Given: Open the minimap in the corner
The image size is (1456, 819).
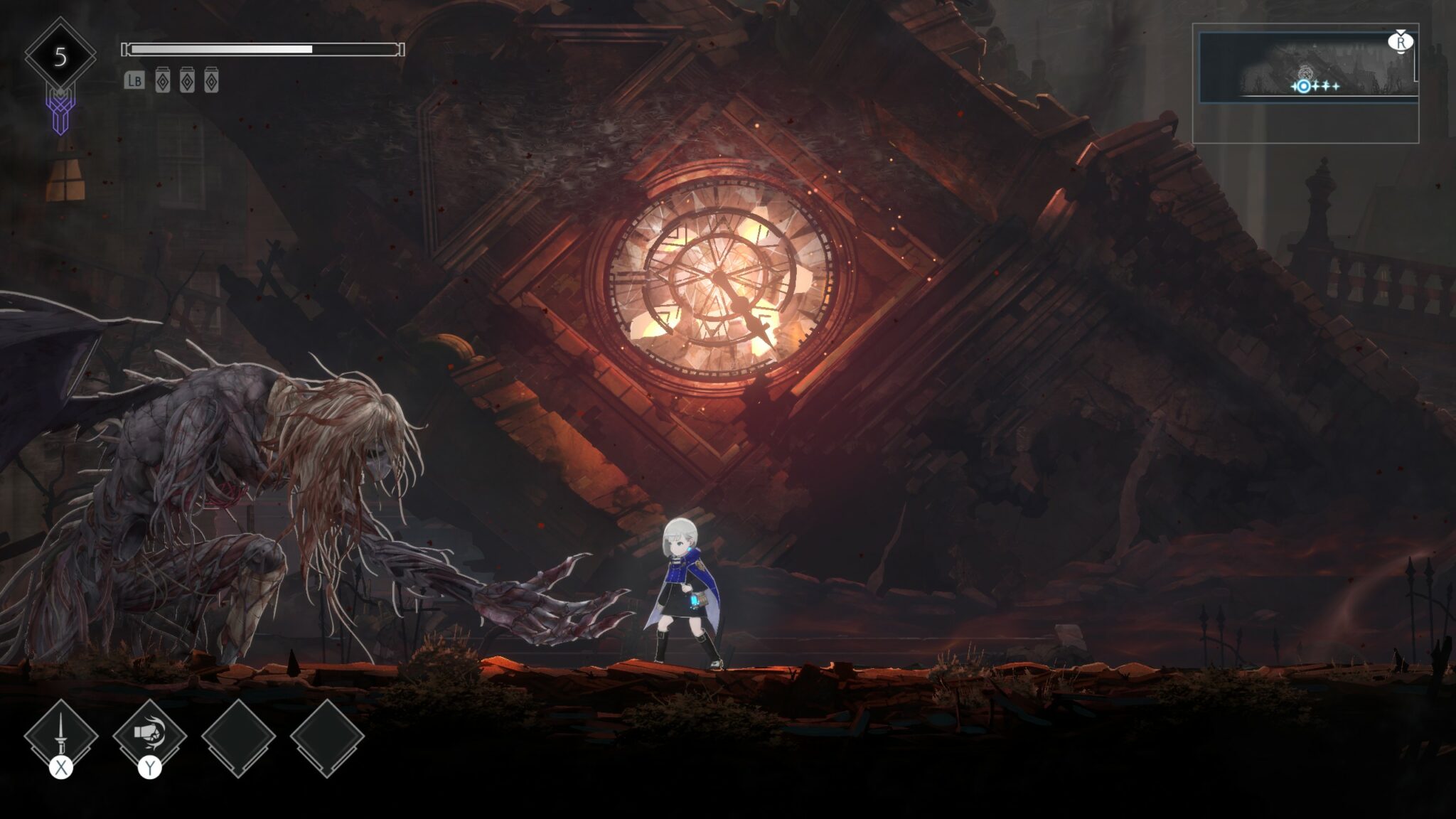Looking at the screenshot, I should click(1307, 69).
